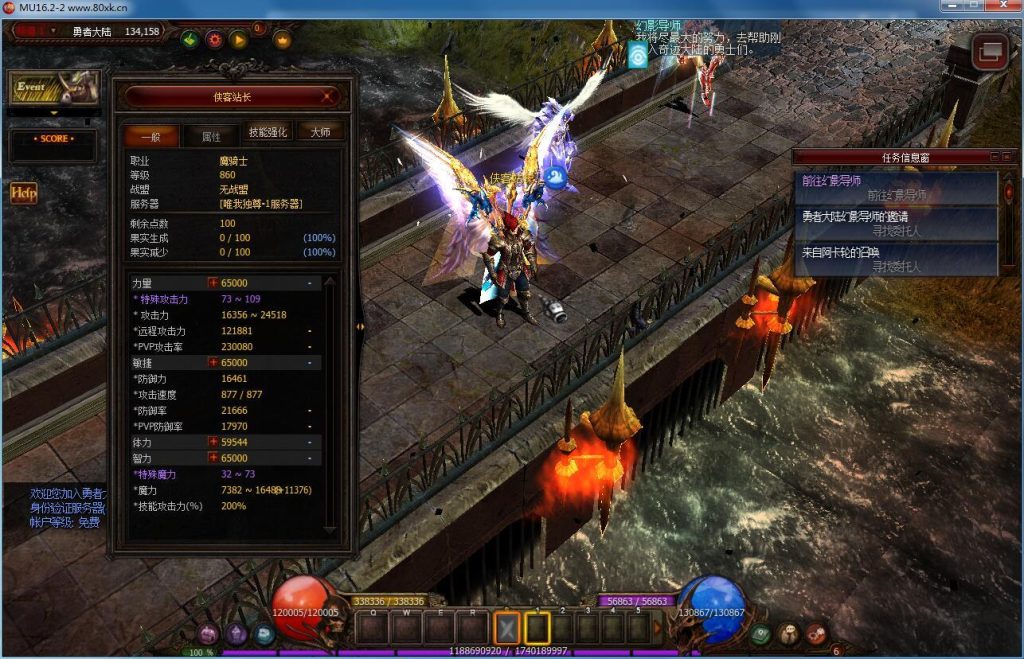1024x659 pixels.
Task: Select the 大师 tab
Action: click(320, 133)
